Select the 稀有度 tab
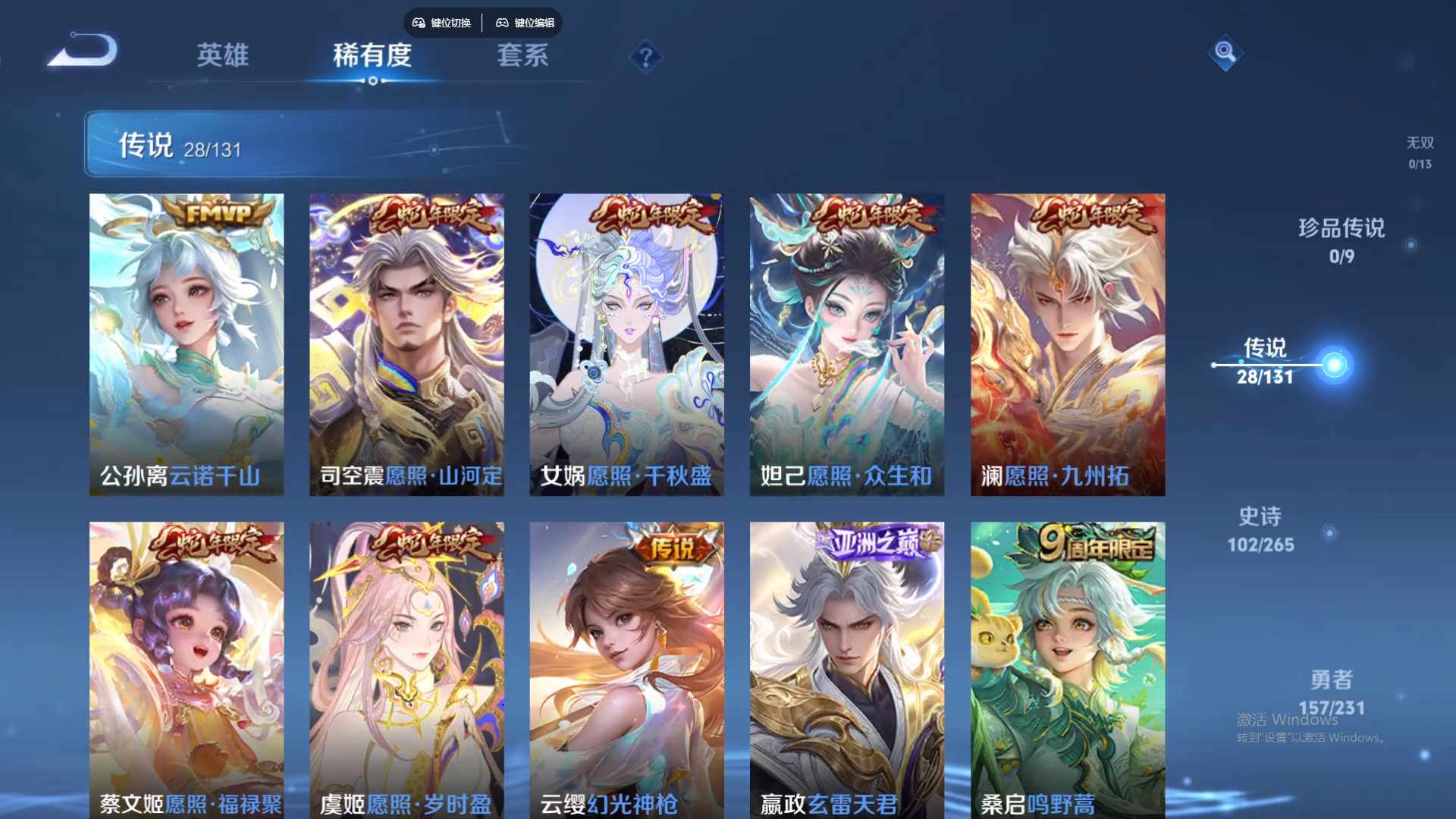The height and width of the screenshot is (819, 1456). [372, 57]
